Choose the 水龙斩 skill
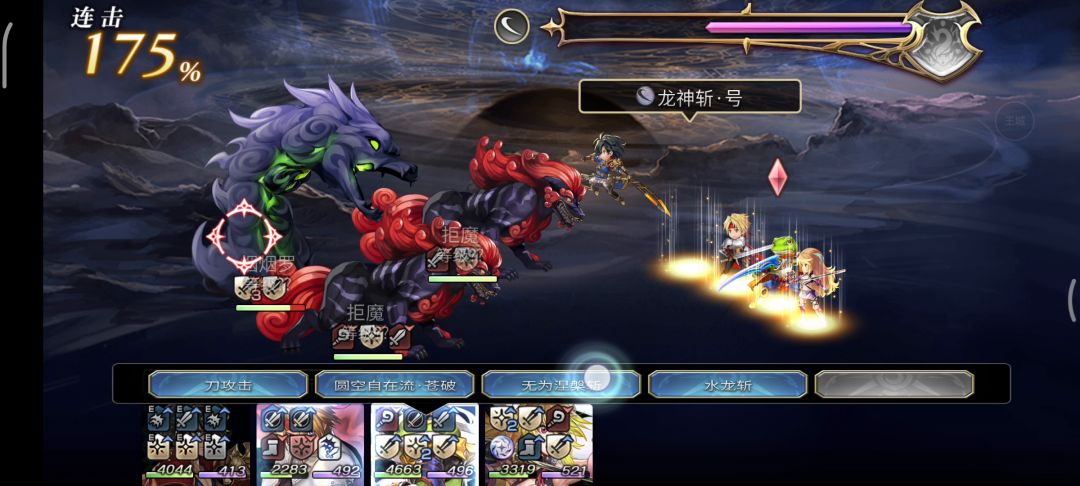This screenshot has height=486, width=1080. pos(727,384)
